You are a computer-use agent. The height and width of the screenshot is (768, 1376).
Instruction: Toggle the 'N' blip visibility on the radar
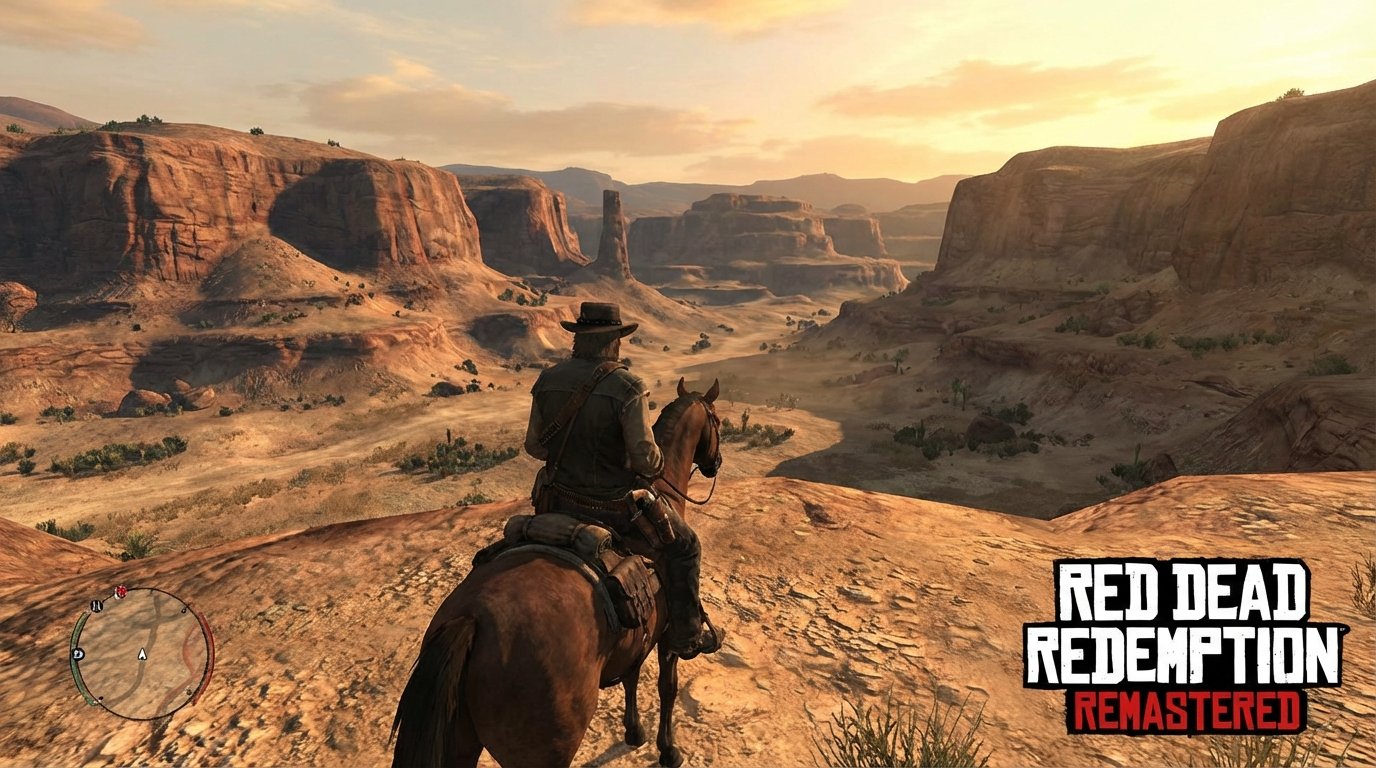pos(96,606)
